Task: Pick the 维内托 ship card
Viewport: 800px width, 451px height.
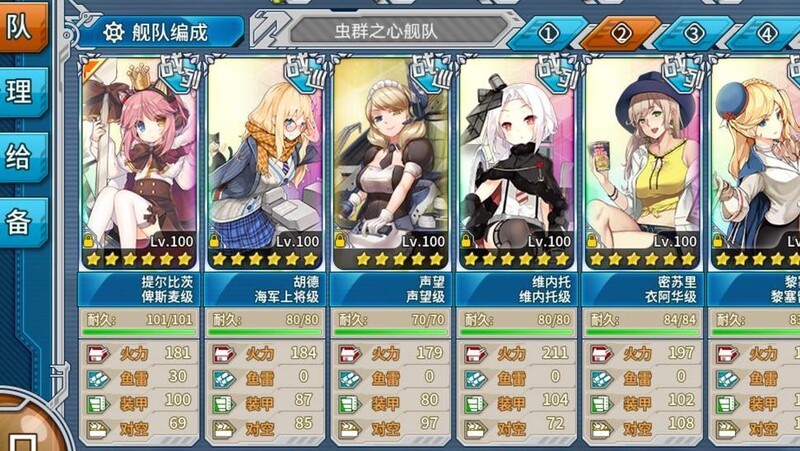Action: [x=517, y=160]
